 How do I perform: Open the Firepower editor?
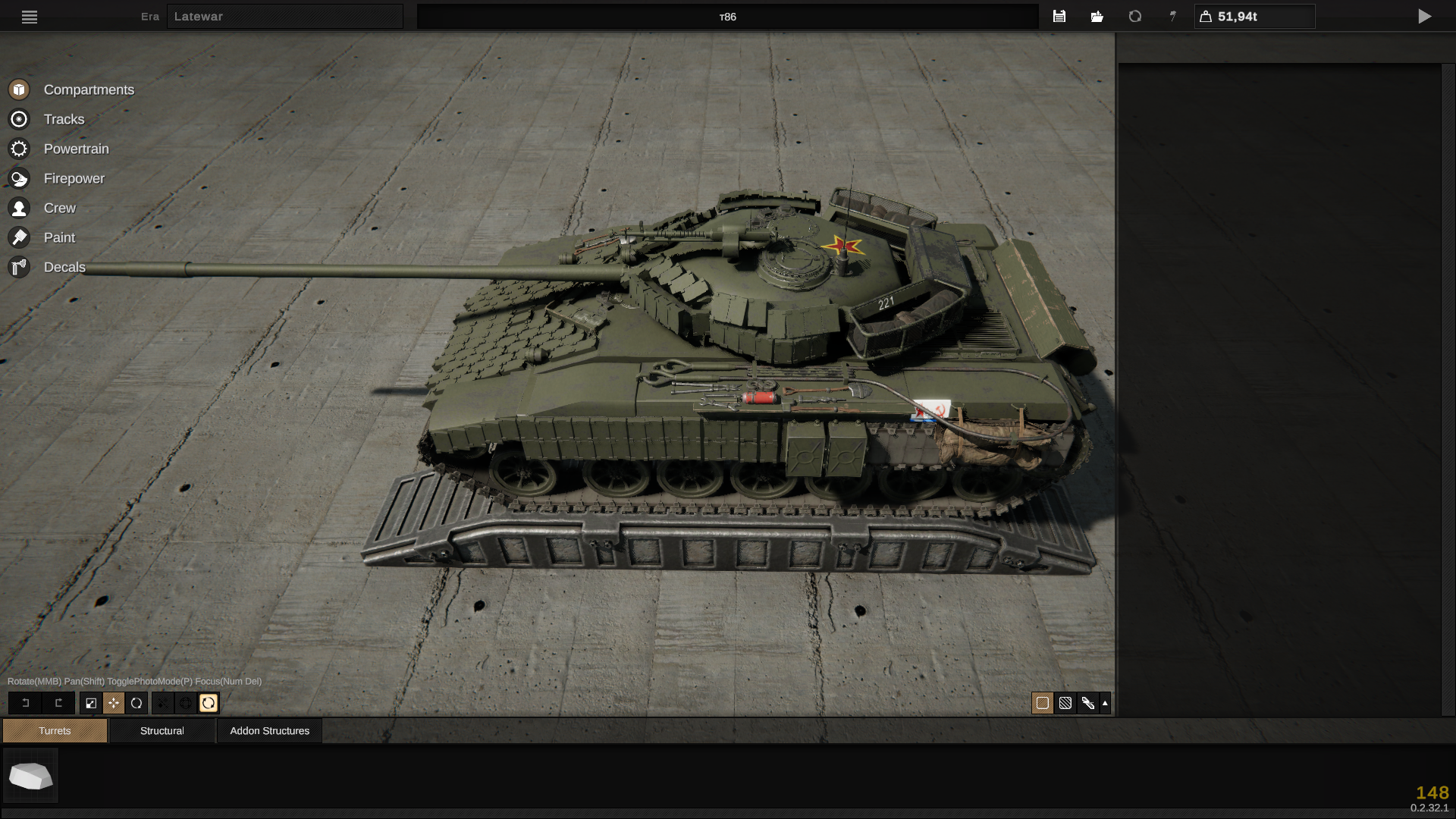(x=75, y=178)
